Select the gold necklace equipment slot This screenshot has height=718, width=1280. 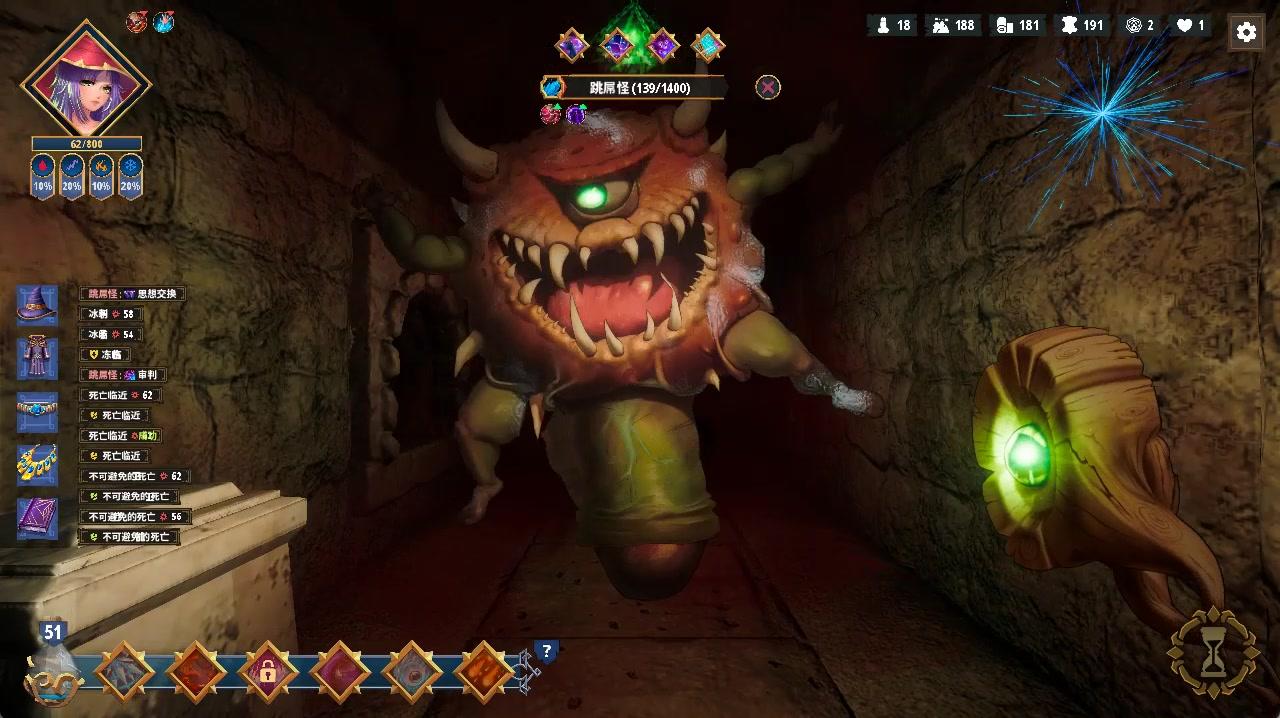pyautogui.click(x=37, y=466)
